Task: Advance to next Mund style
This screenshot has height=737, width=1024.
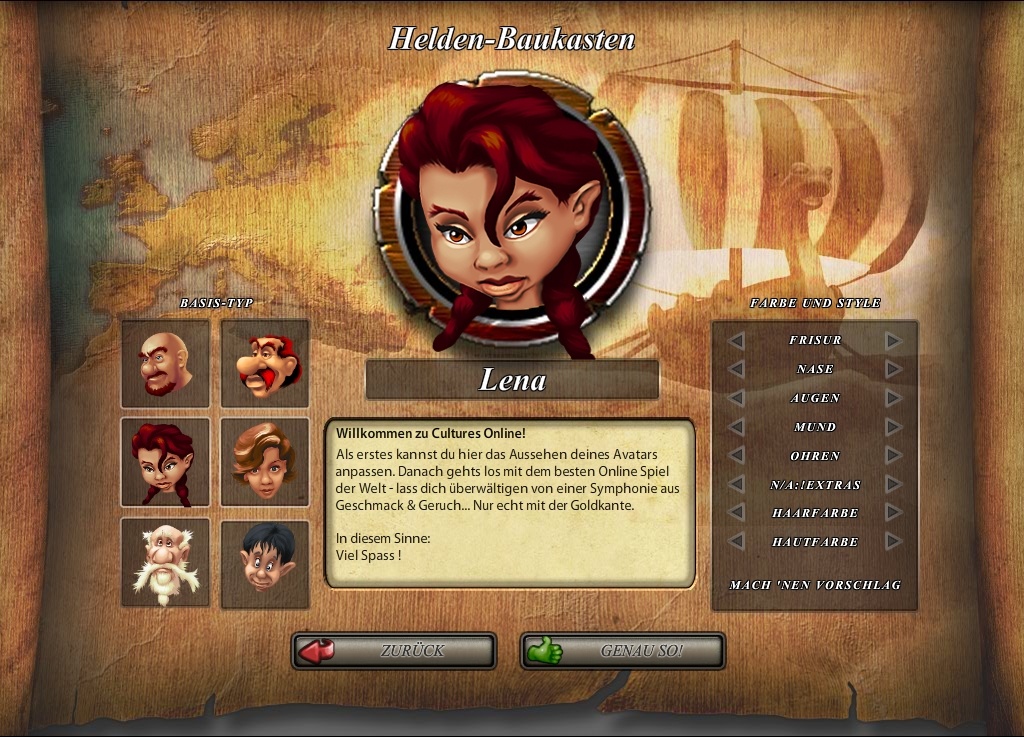Action: 893,427
